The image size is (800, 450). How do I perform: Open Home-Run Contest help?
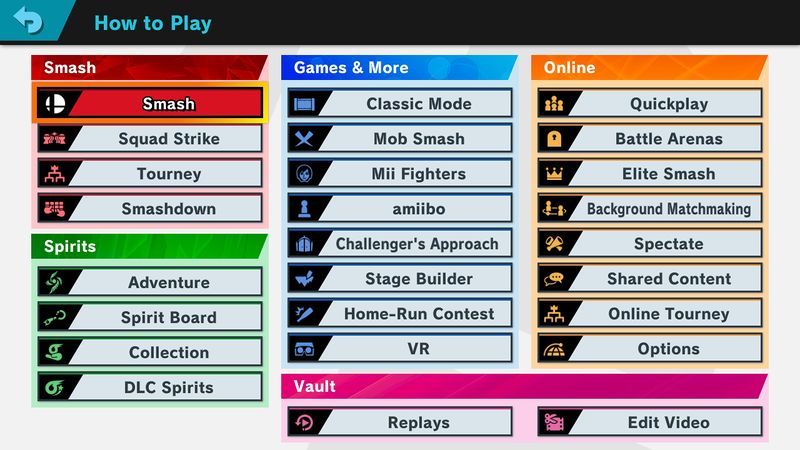tap(400, 314)
